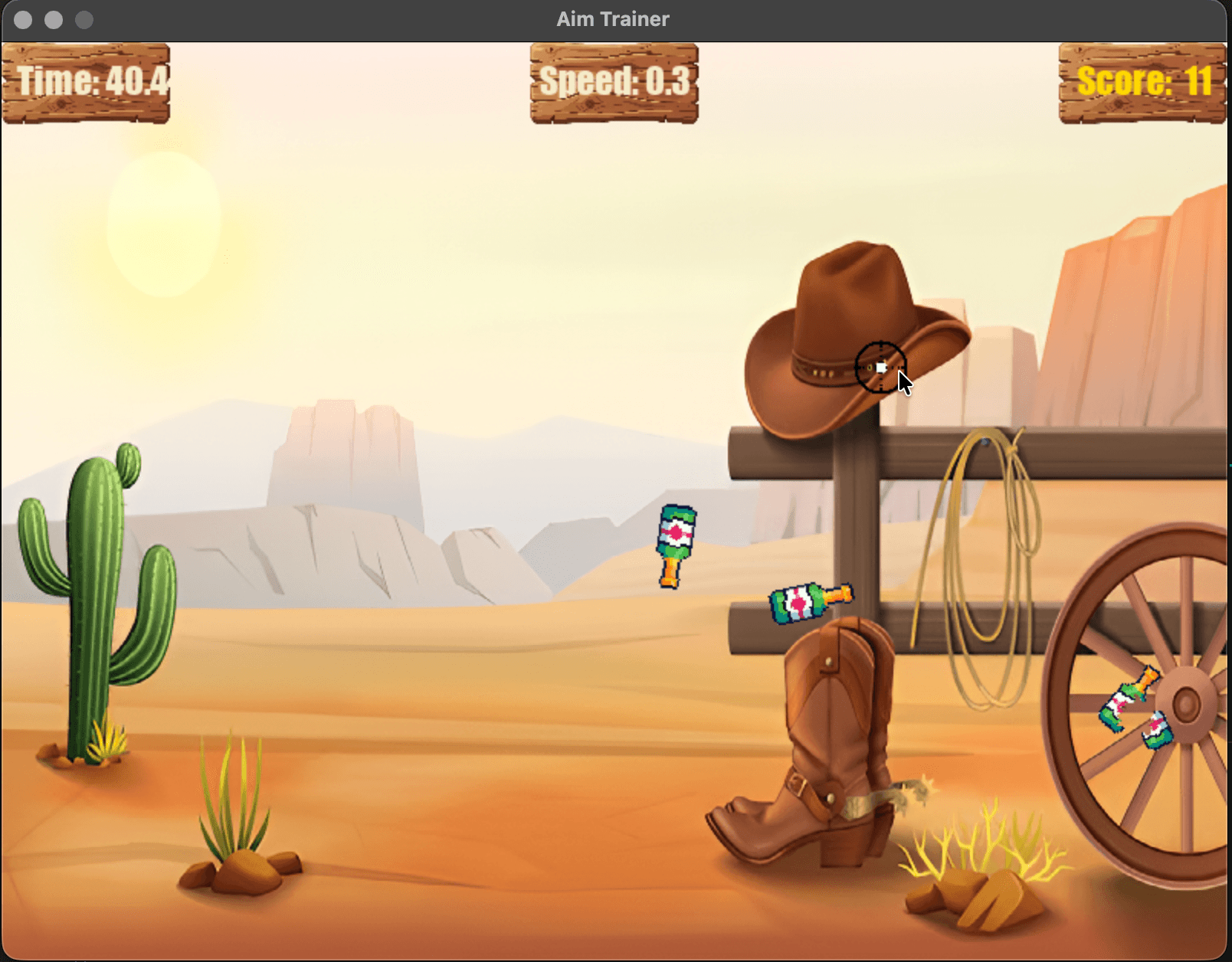
Task: Minimize the Aim Trainer window
Action: pyautogui.click(x=54, y=20)
